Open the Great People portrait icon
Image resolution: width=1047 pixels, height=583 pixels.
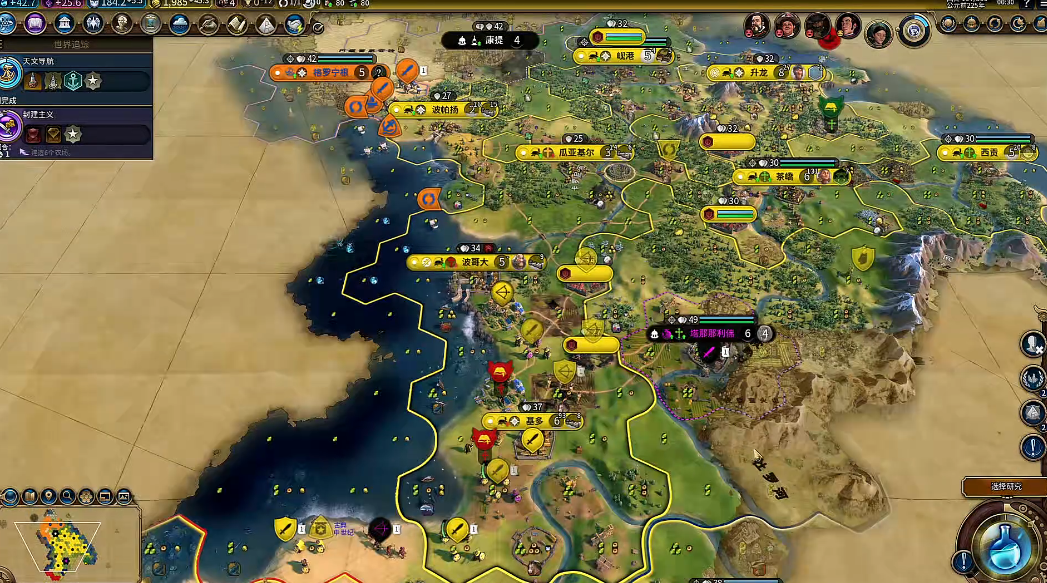point(123,23)
